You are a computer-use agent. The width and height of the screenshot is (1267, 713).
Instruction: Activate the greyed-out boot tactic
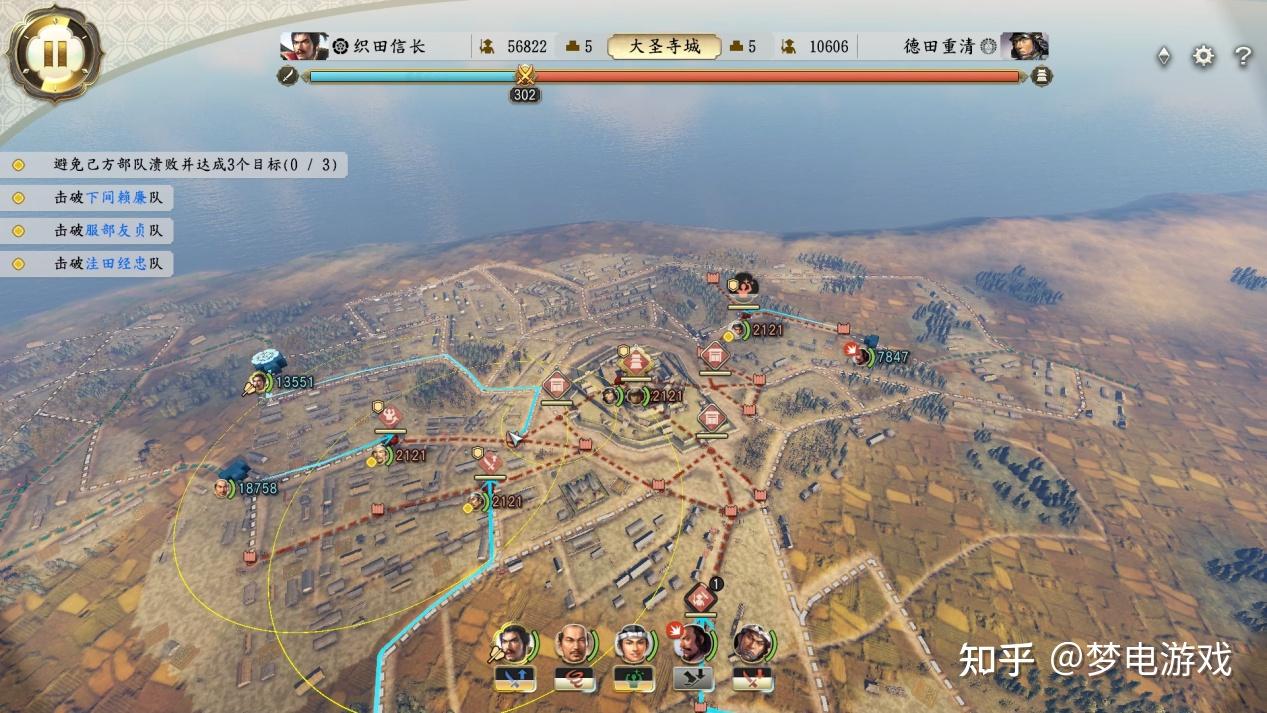coord(693,679)
